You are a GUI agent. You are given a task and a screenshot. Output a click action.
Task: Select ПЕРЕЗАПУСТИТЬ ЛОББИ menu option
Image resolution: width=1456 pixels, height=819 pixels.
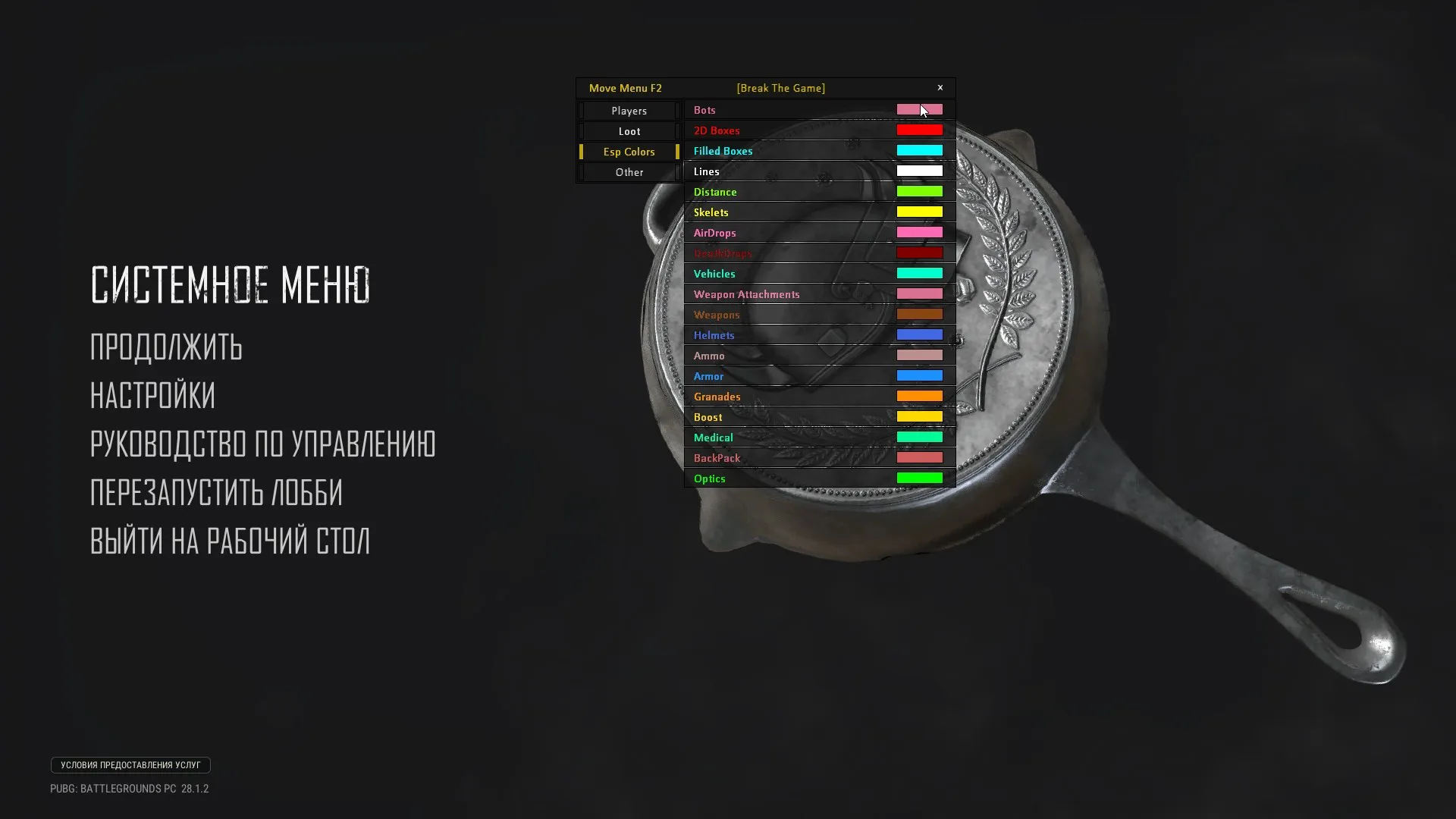click(217, 493)
